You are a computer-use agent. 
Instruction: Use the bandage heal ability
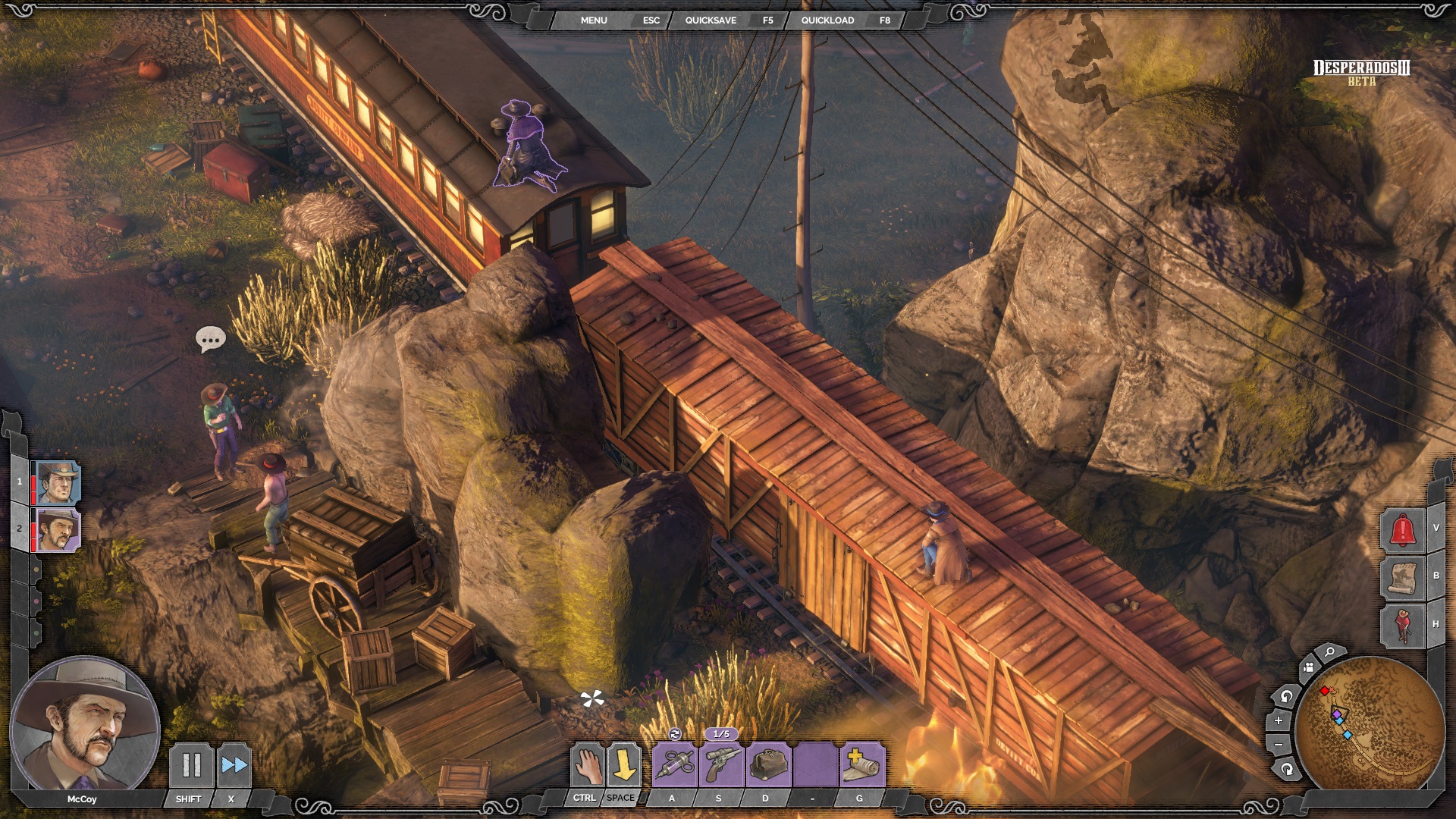[x=861, y=764]
